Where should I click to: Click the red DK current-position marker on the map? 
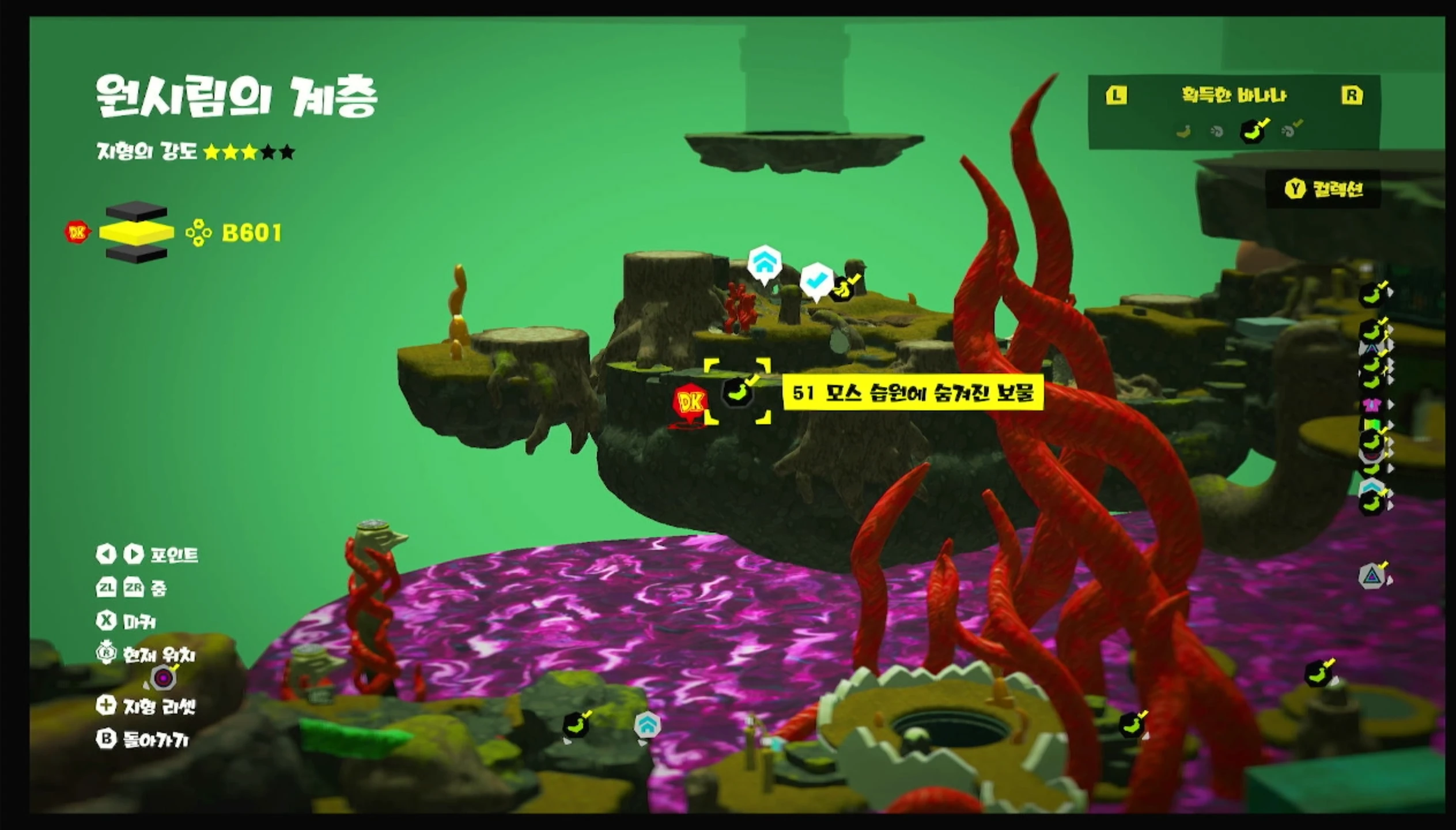[690, 403]
